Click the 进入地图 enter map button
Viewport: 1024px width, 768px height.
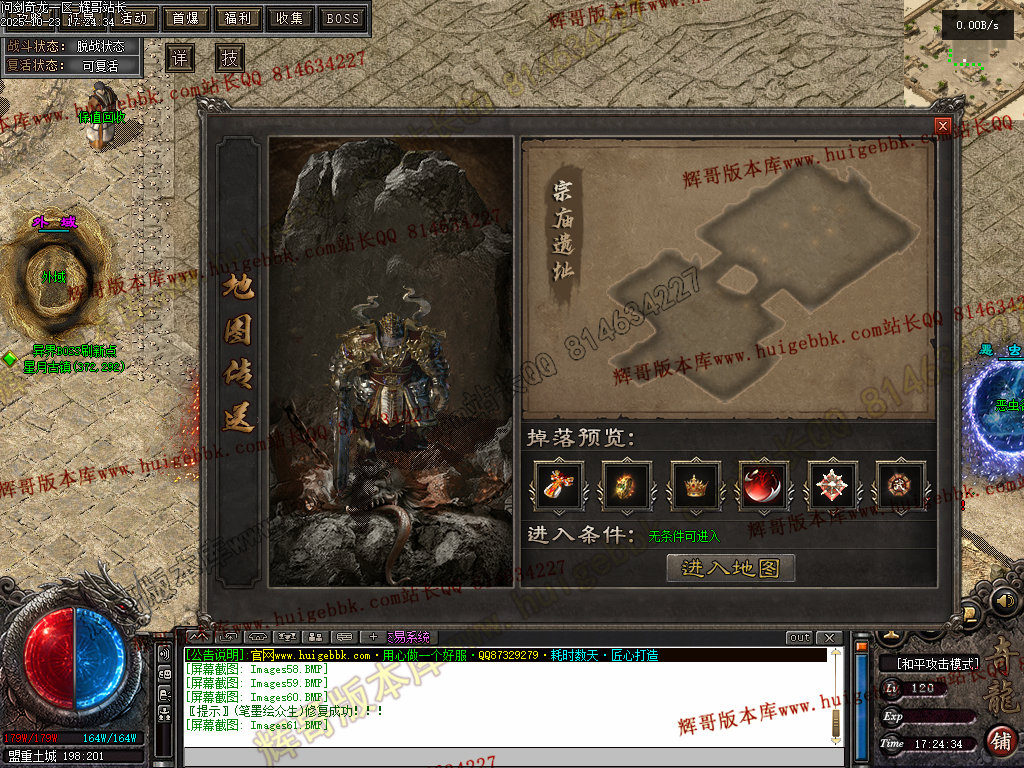click(x=730, y=568)
